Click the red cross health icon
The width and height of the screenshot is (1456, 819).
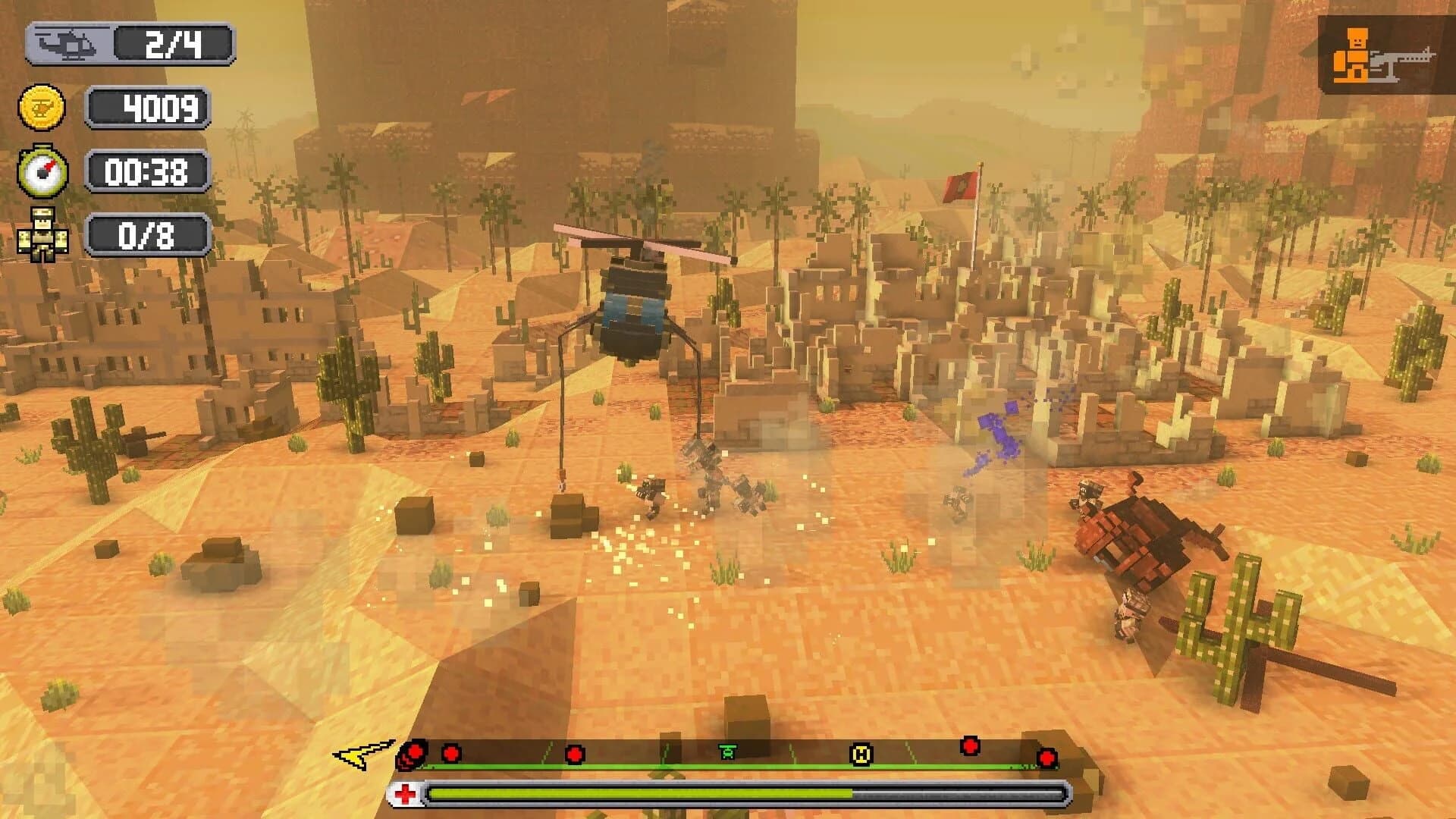pos(404,793)
